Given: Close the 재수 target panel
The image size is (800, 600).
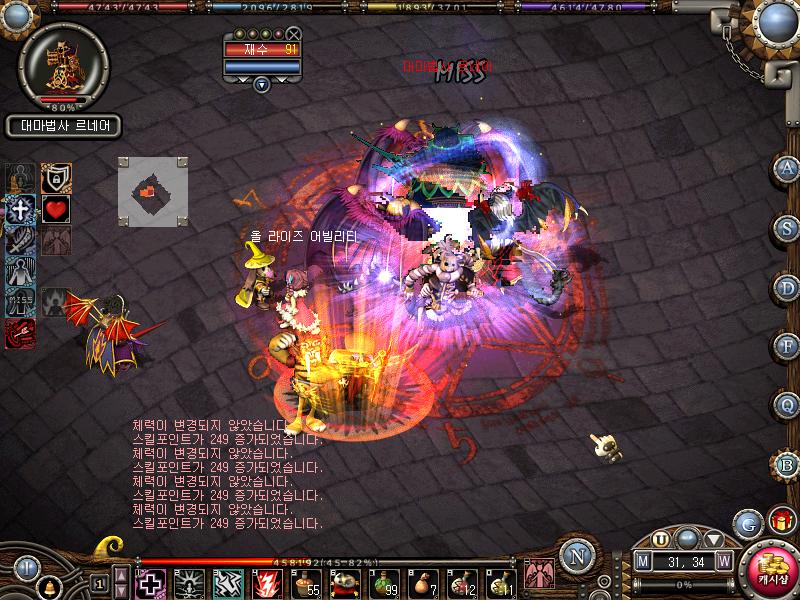Looking at the screenshot, I should [x=293, y=34].
